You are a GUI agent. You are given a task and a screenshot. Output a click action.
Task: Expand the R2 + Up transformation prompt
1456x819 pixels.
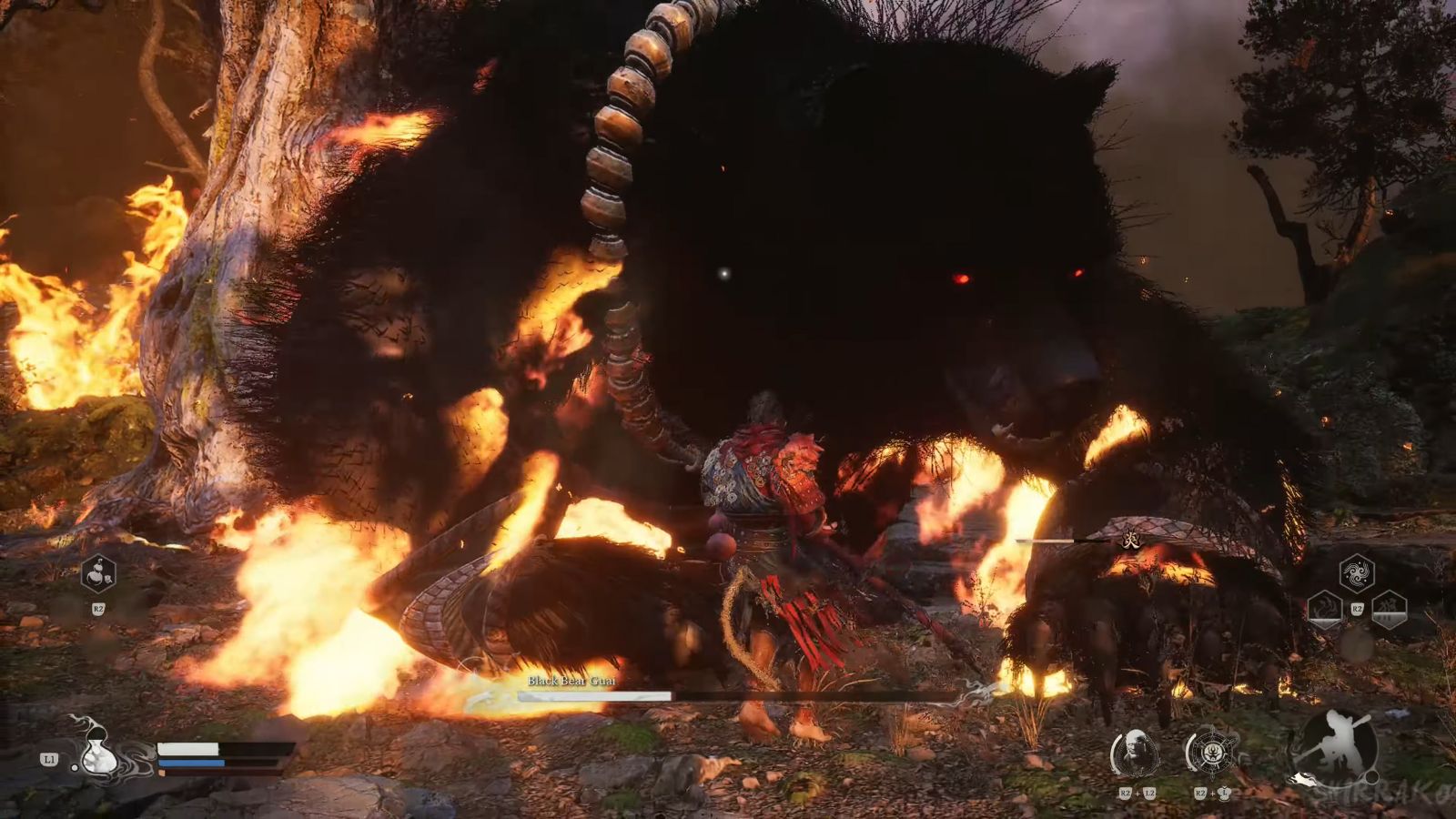[1211, 793]
